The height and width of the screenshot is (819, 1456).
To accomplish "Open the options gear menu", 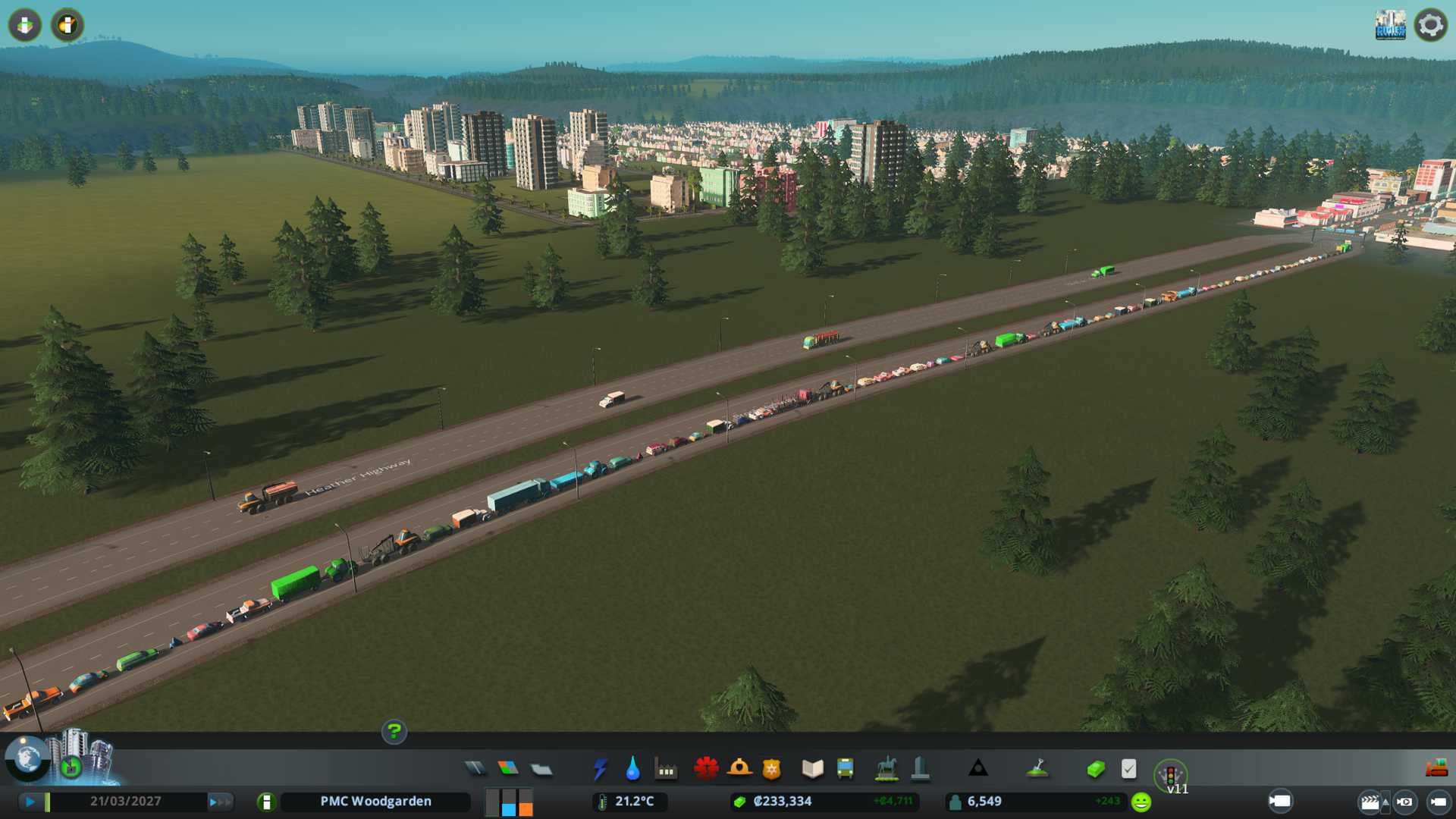I will [x=1430, y=25].
